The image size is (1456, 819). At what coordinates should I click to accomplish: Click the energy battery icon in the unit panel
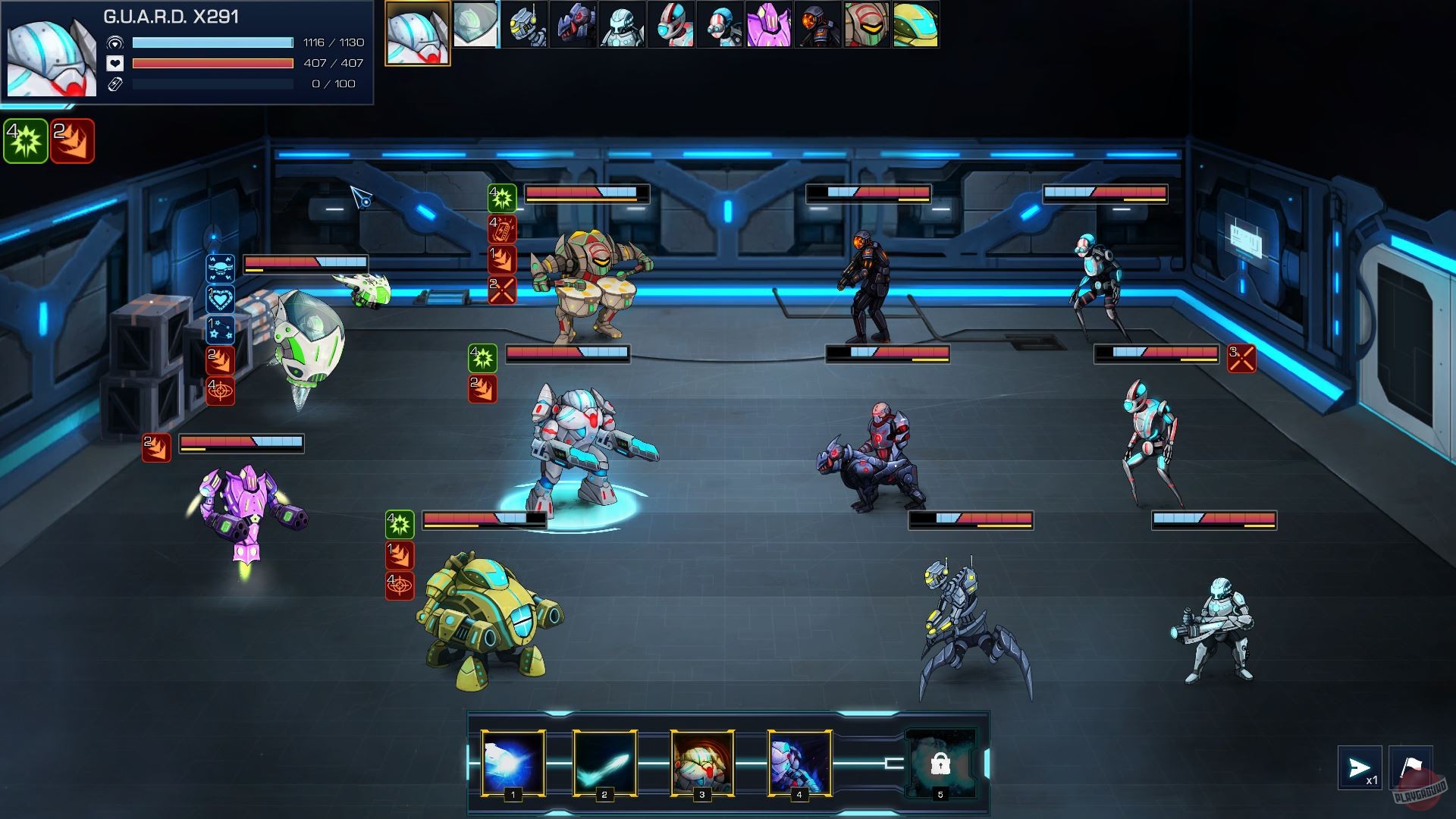(x=115, y=84)
